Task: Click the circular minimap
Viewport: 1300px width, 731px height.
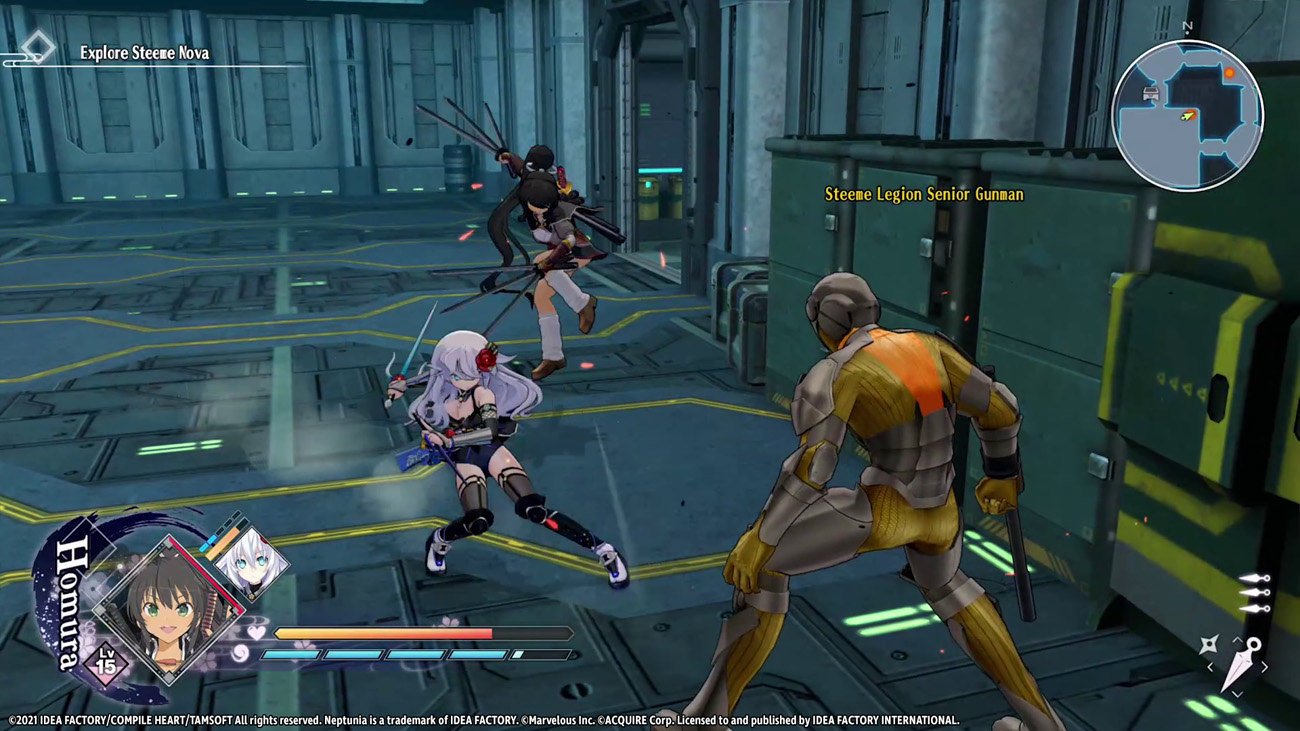Action: 1187,115
